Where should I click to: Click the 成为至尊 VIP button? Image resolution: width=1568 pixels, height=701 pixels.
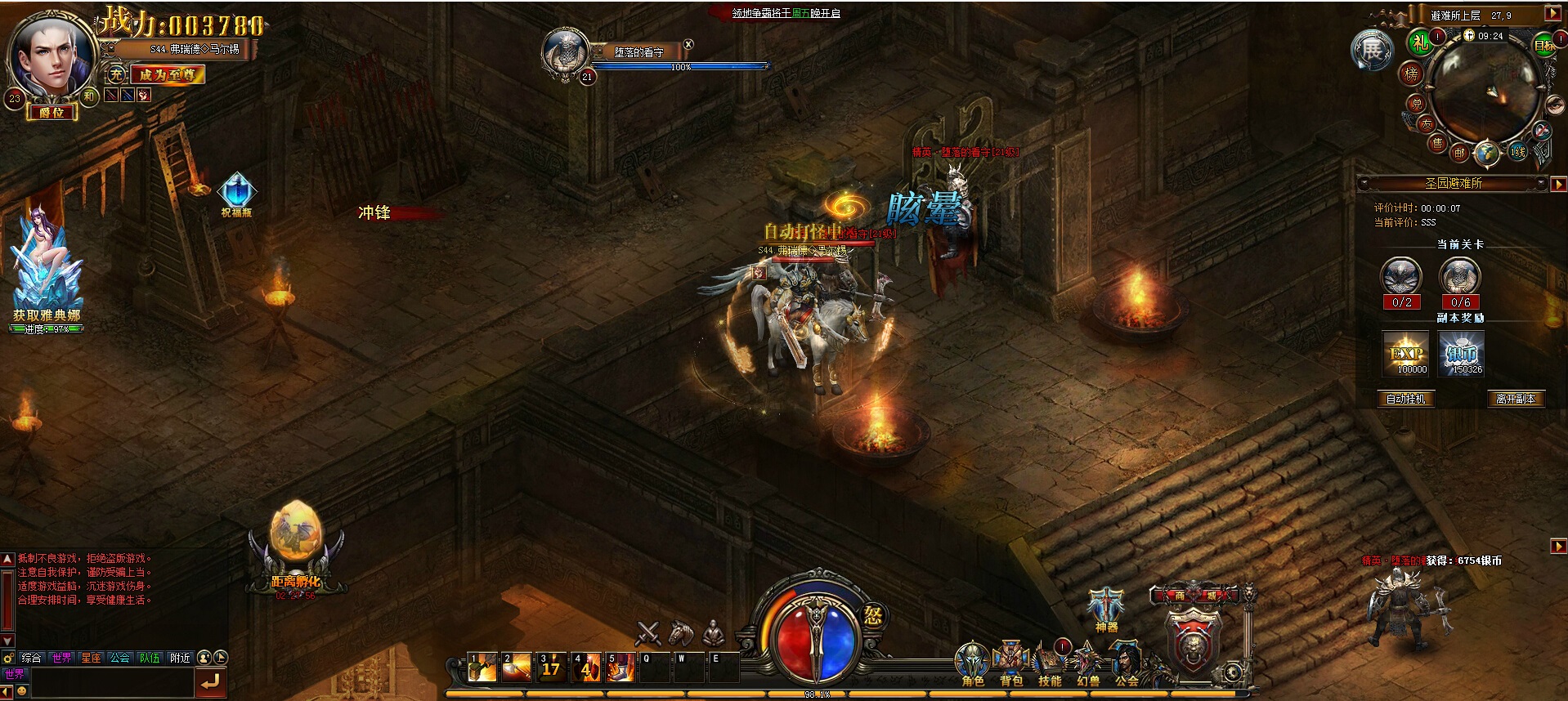(x=167, y=74)
